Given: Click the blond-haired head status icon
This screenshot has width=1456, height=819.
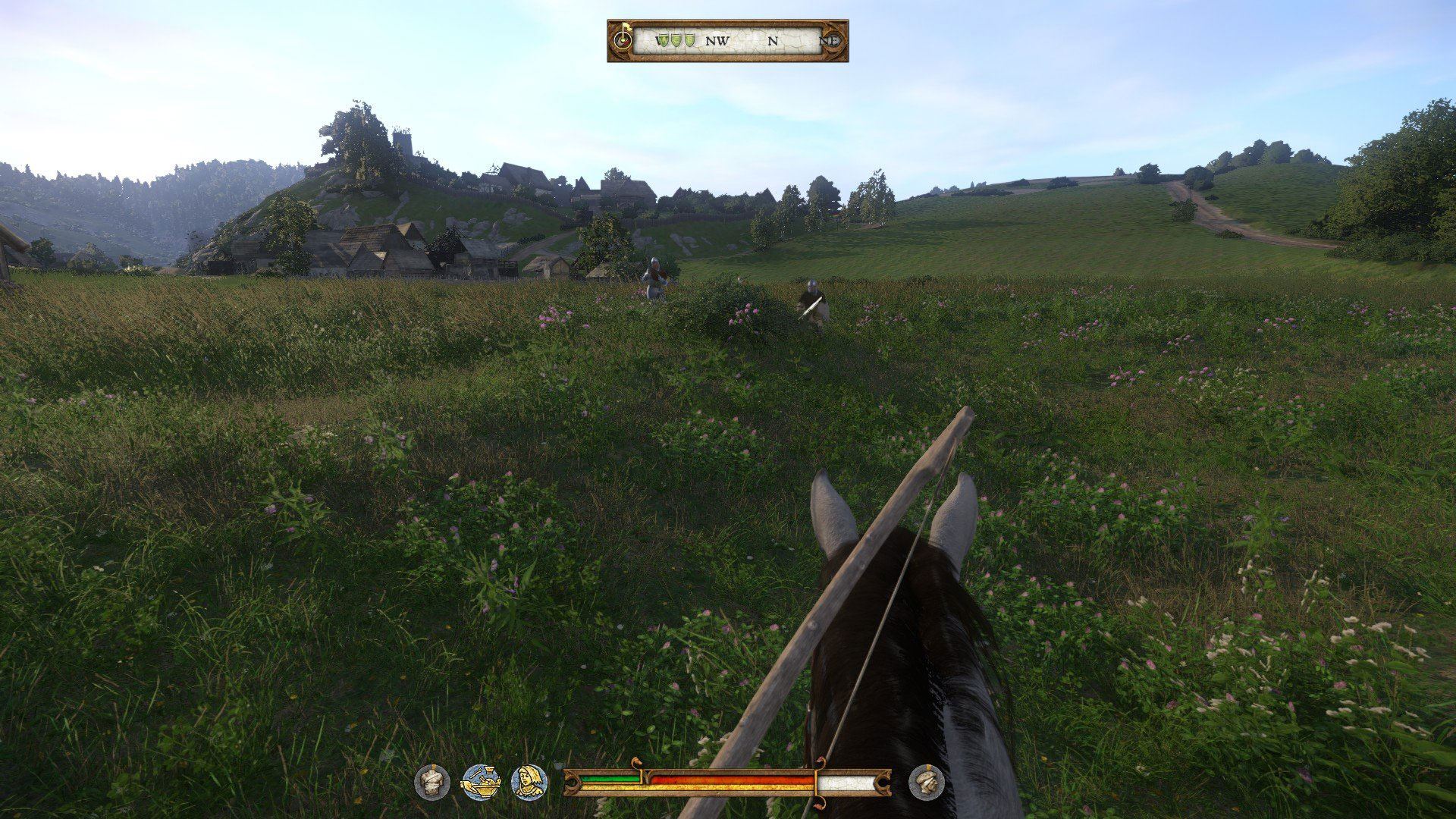Looking at the screenshot, I should tap(529, 782).
